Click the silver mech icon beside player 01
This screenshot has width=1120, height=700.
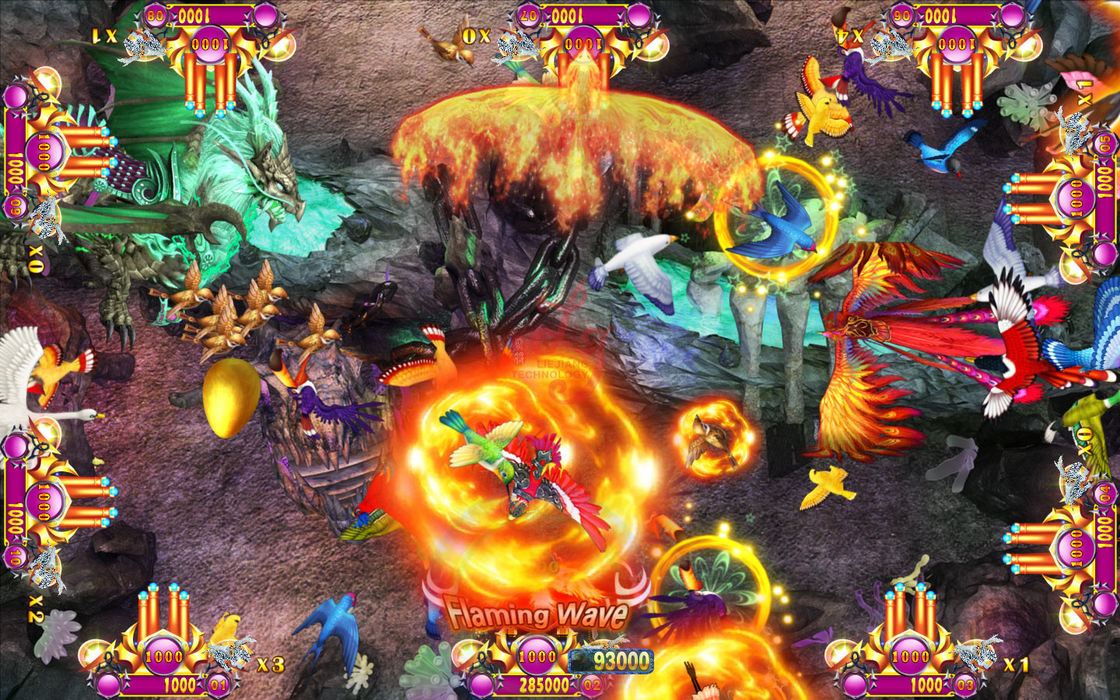230,655
